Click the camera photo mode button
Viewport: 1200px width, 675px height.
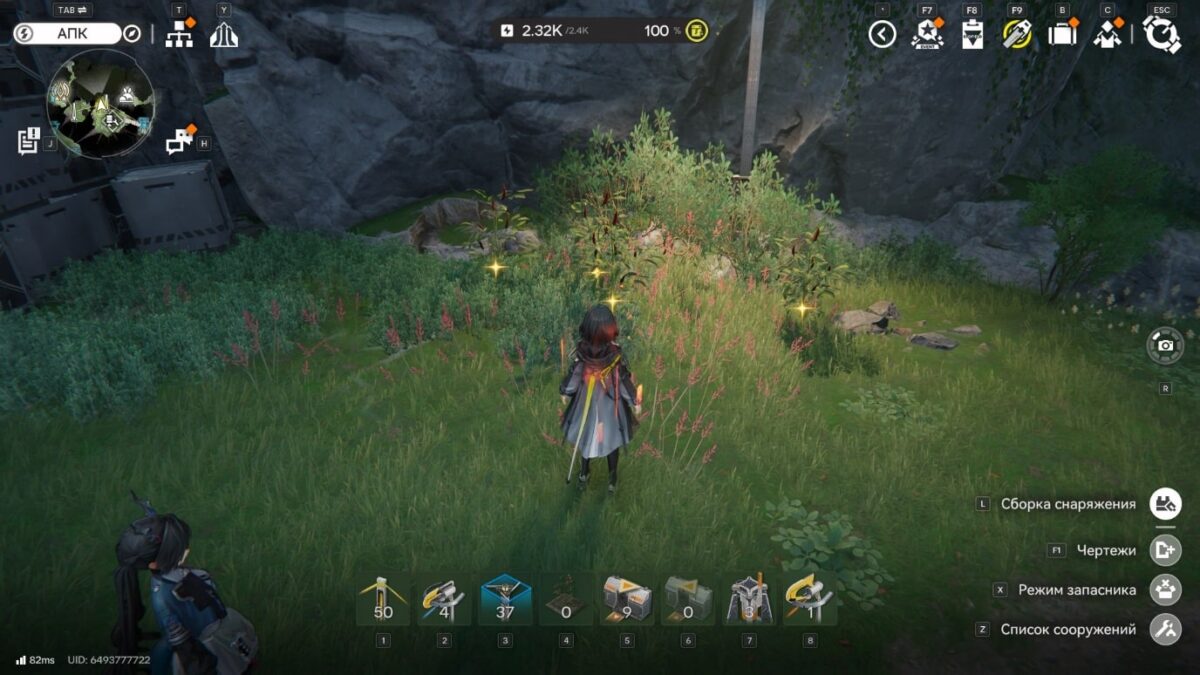(1165, 346)
